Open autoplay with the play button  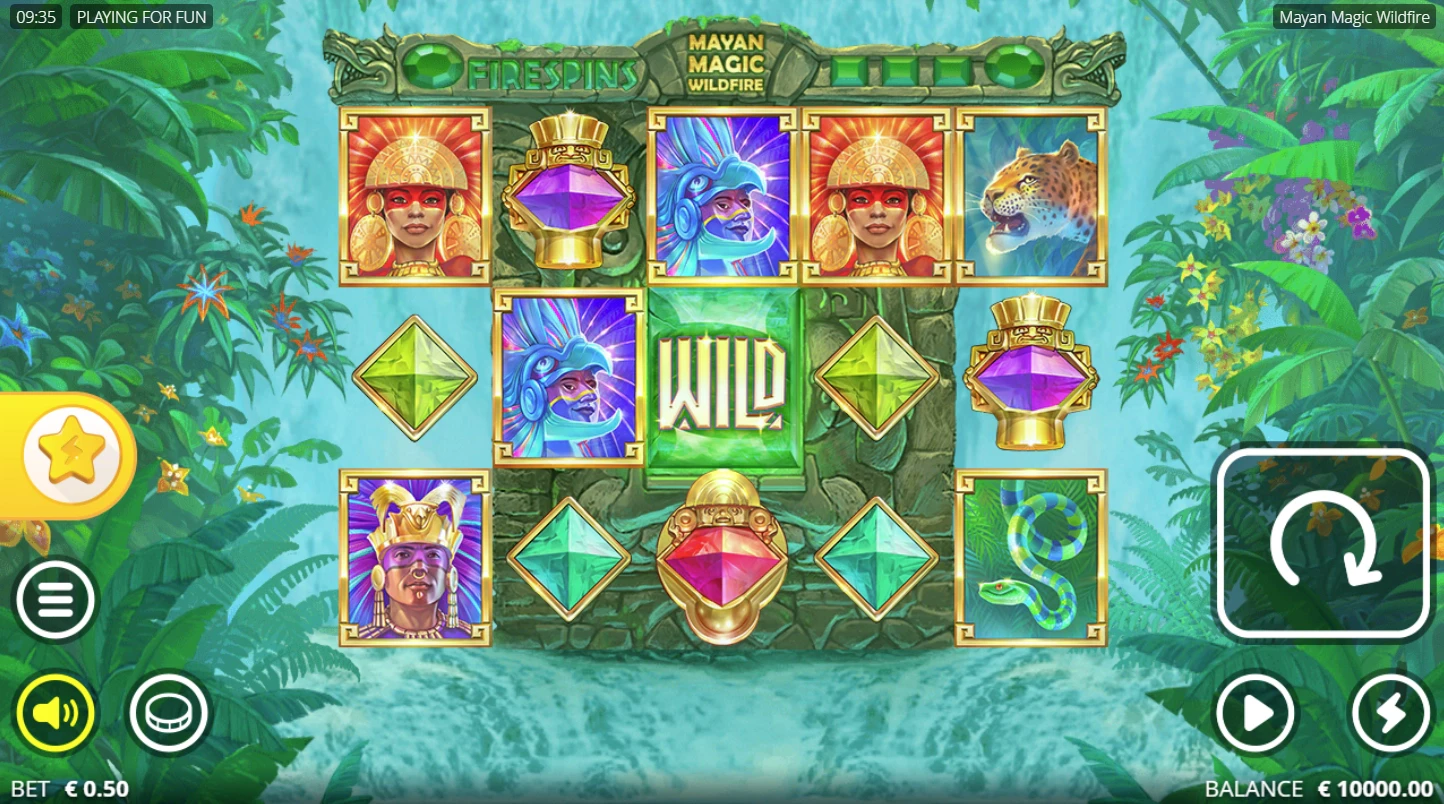1256,713
